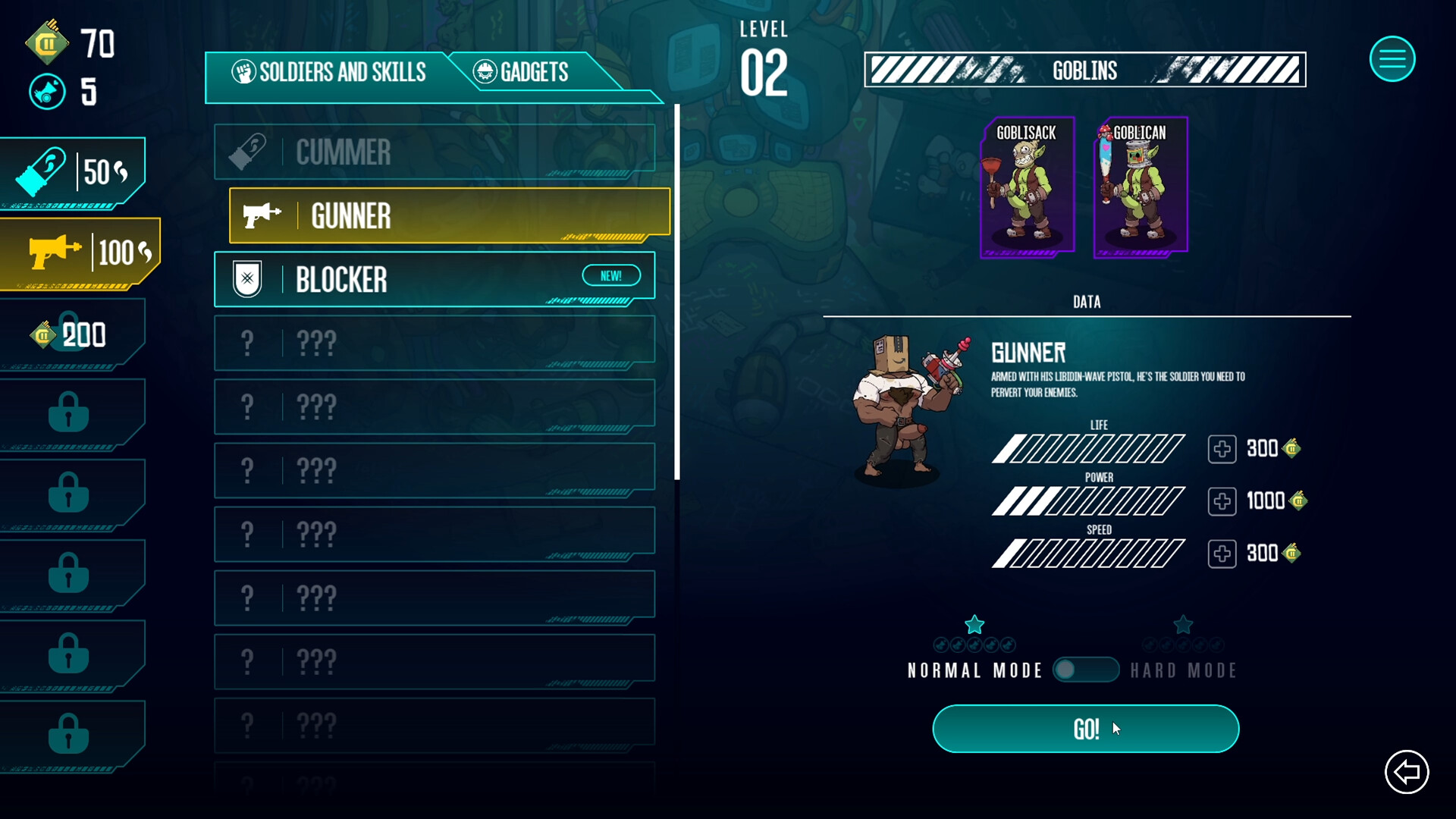
Task: View the Goblisack enemy card
Action: [1027, 187]
